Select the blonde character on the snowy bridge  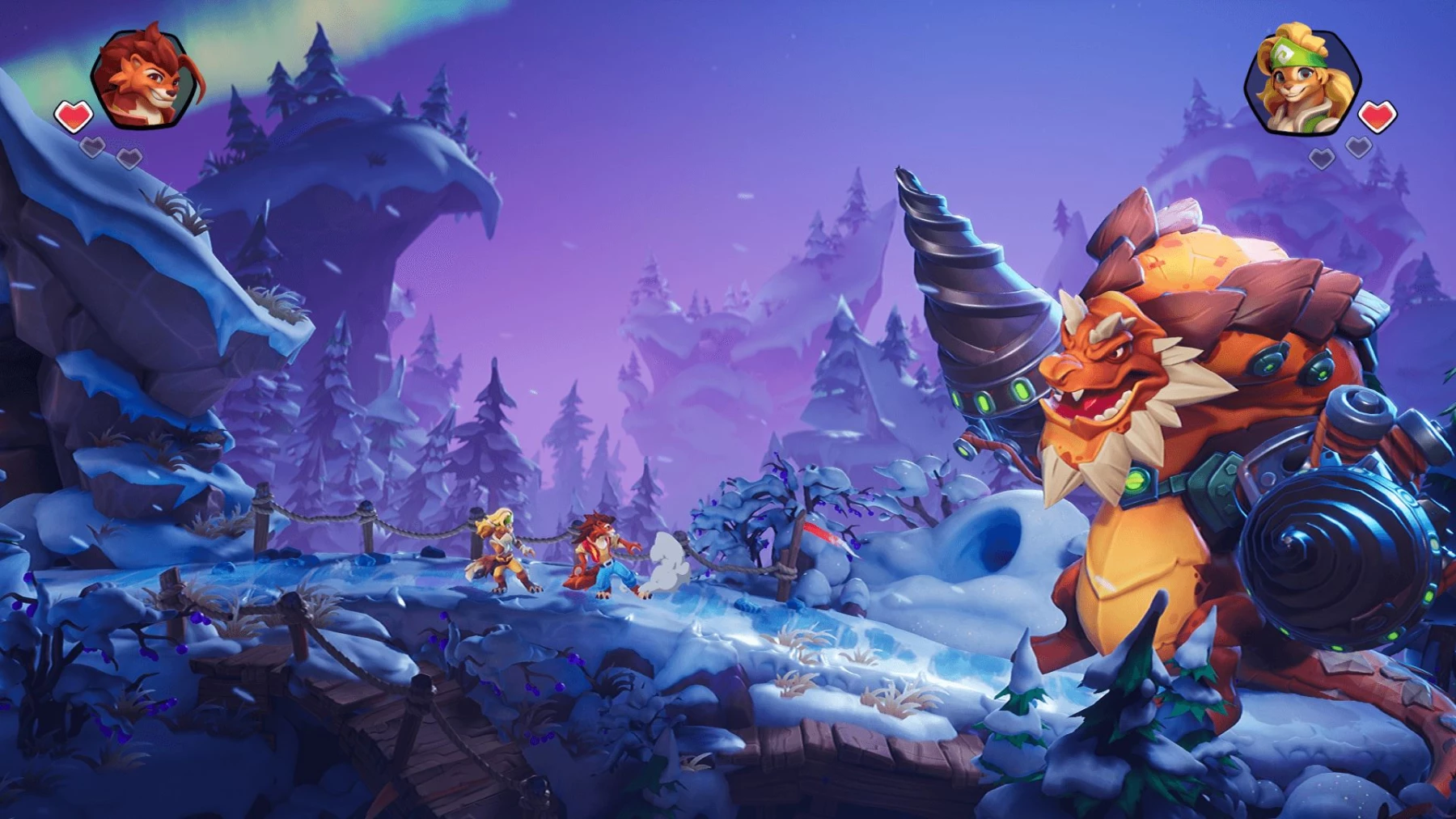502,554
